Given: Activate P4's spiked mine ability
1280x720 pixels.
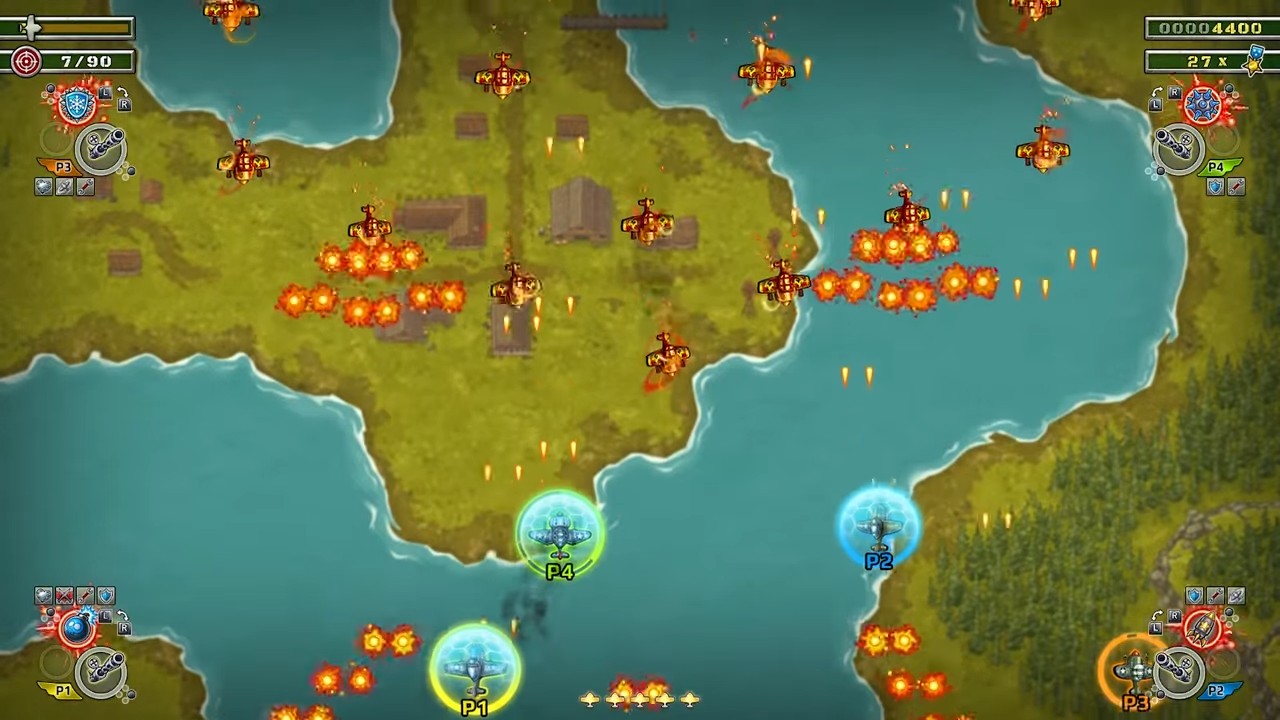Looking at the screenshot, I should coord(1203,106).
